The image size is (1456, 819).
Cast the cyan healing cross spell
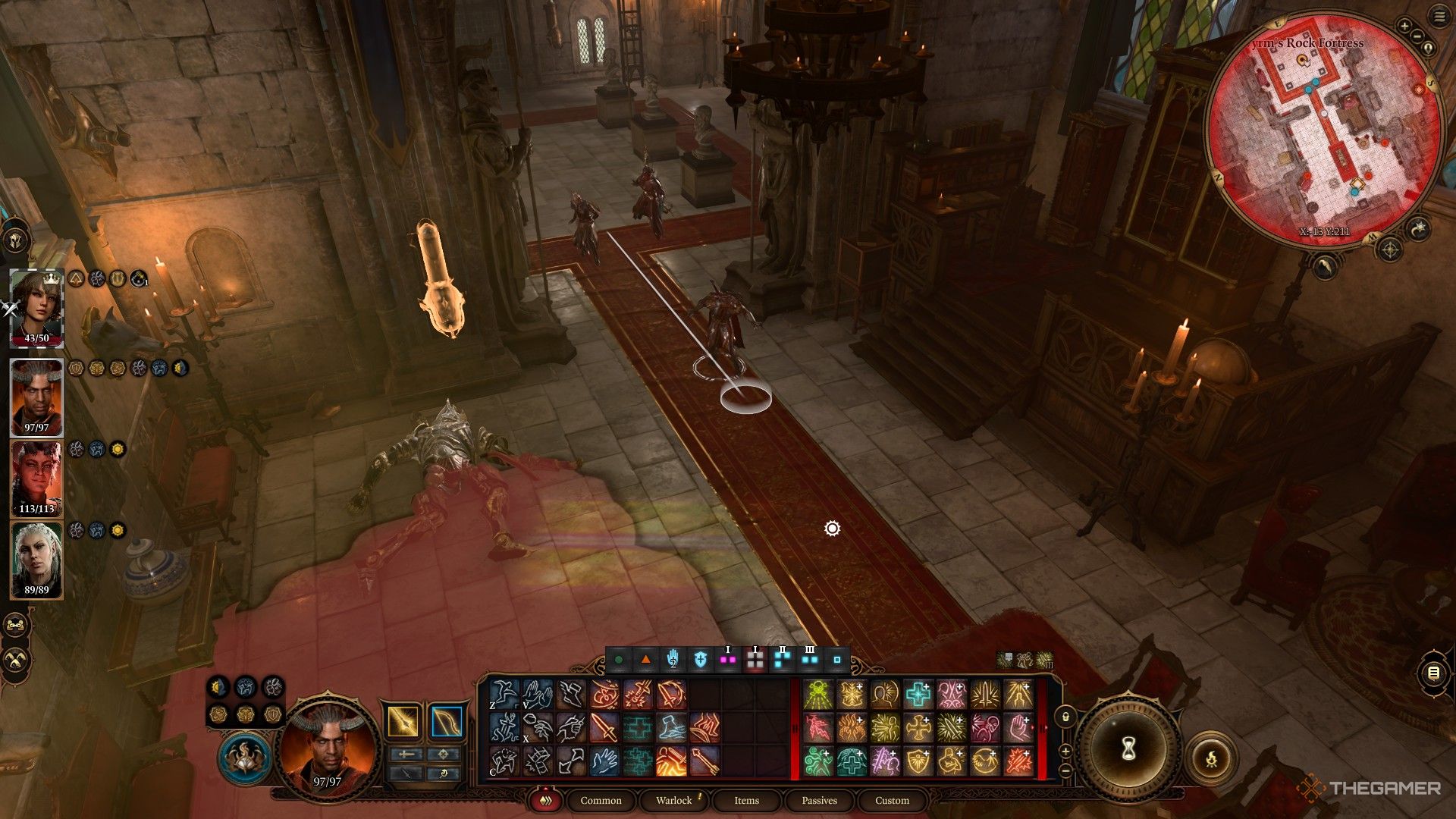pos(918,695)
